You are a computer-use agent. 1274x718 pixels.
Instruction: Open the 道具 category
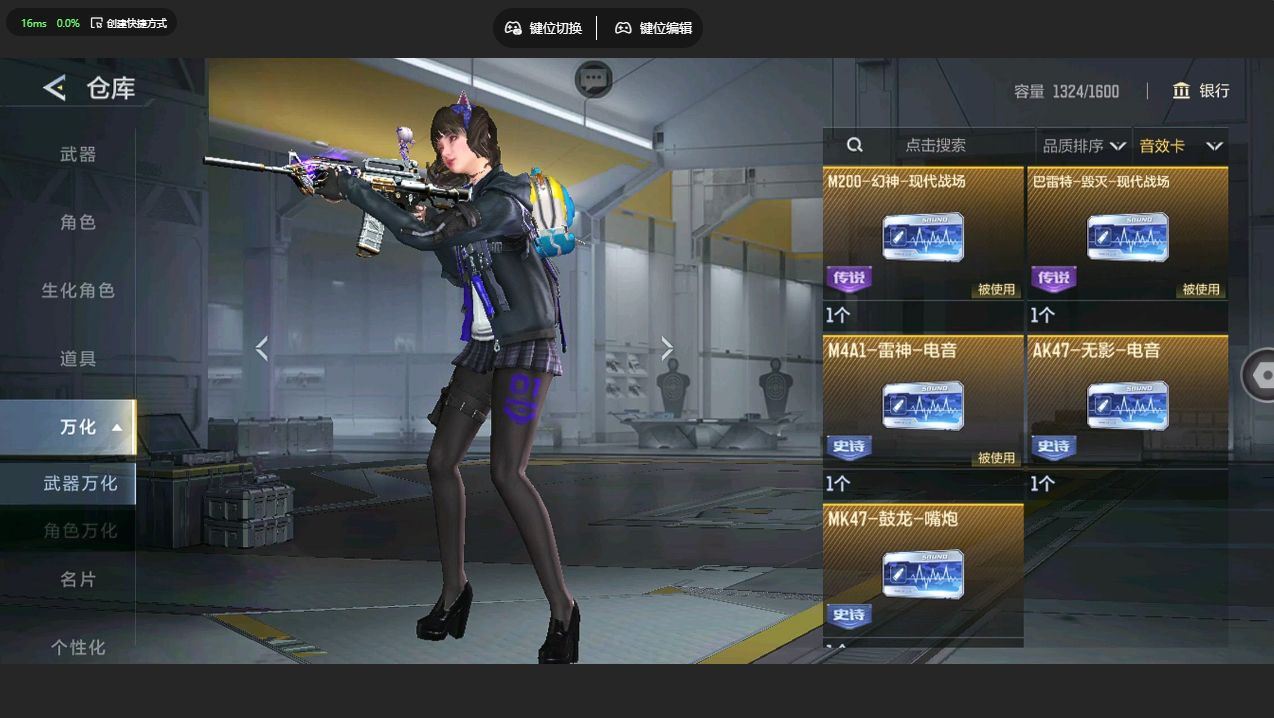pyautogui.click(x=78, y=358)
